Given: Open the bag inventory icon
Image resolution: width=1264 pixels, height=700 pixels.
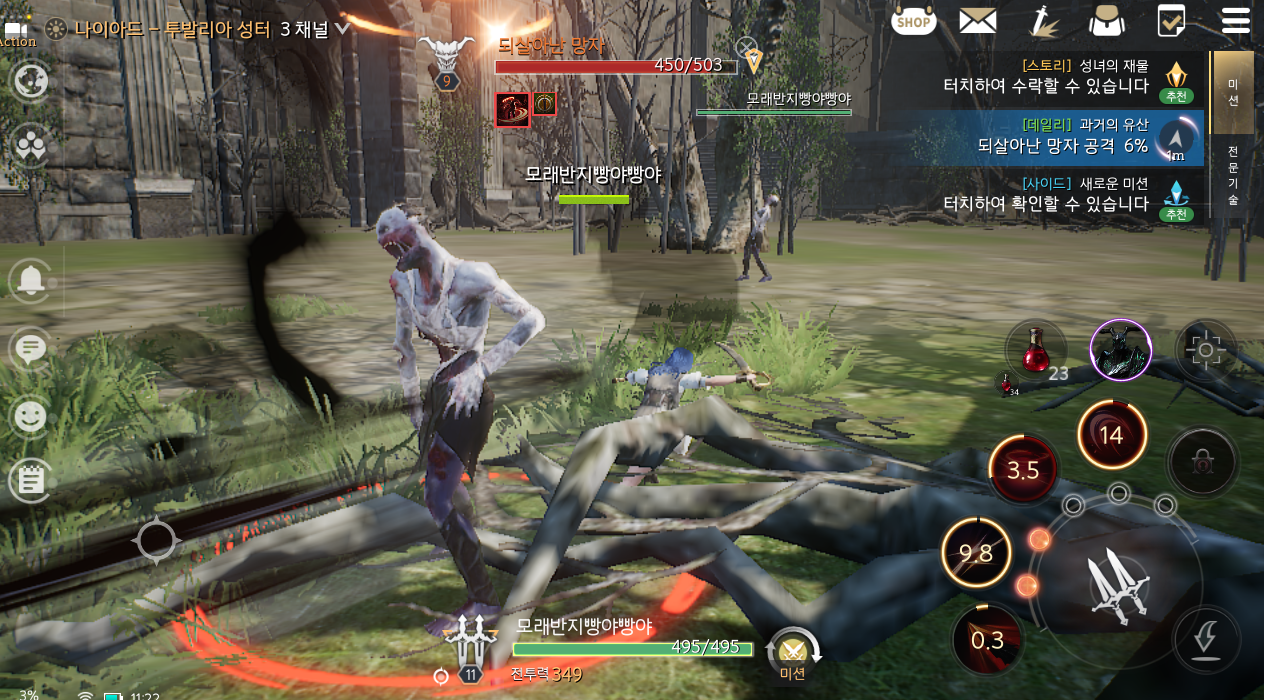Looking at the screenshot, I should tap(1107, 20).
